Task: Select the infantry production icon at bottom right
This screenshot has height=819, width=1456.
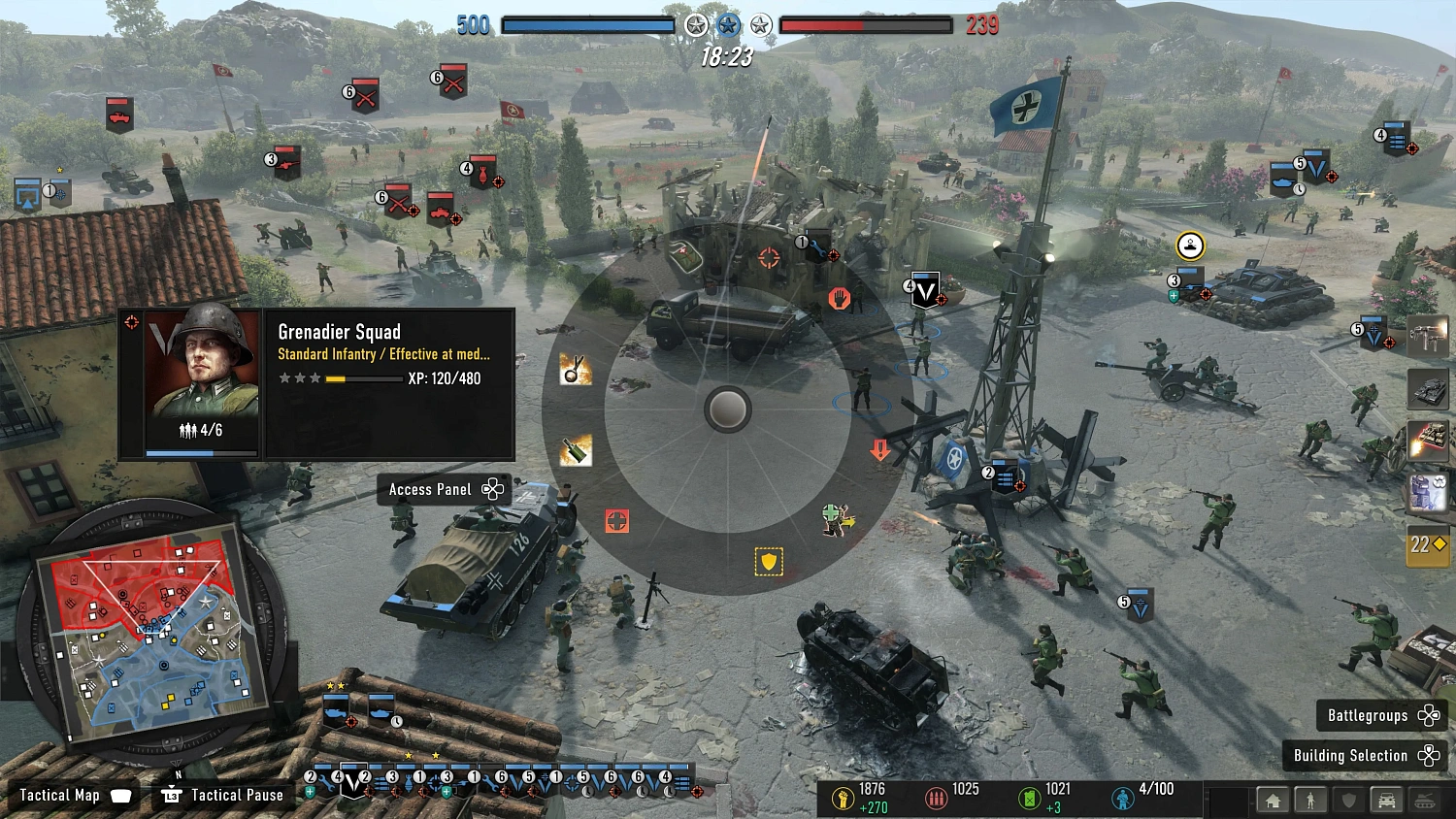Action: click(x=1312, y=800)
